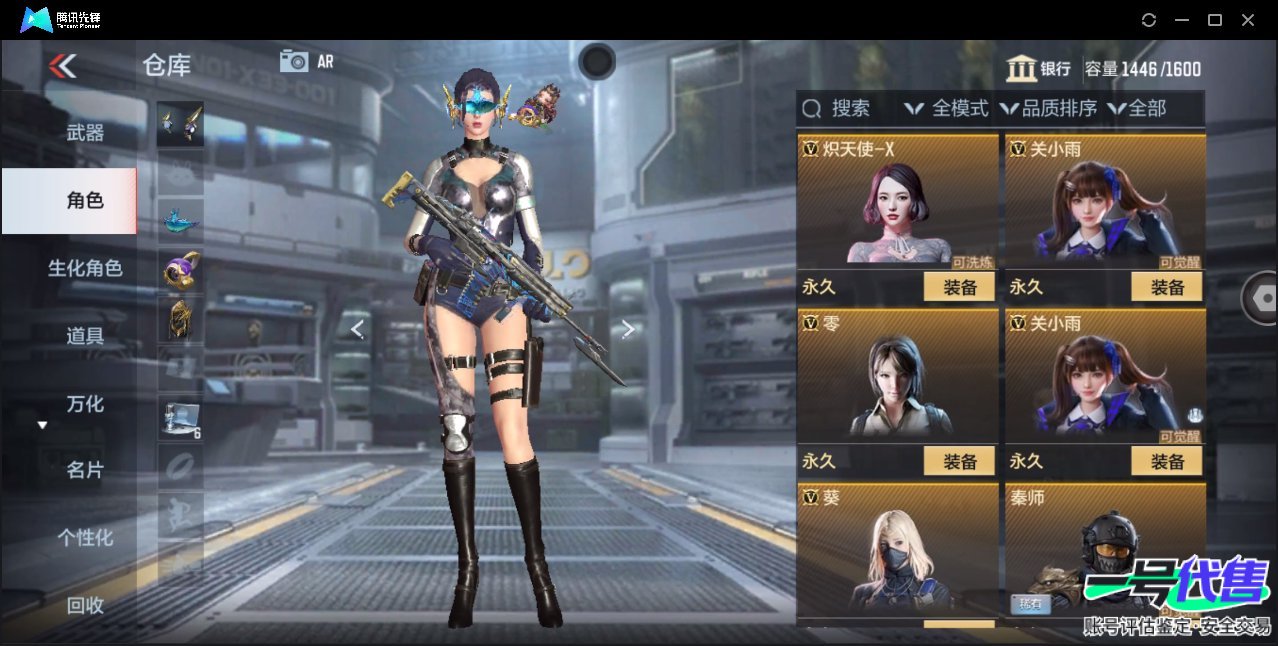The width and height of the screenshot is (1278, 646).
Task: Select the 角色 character tab
Action: (x=85, y=201)
